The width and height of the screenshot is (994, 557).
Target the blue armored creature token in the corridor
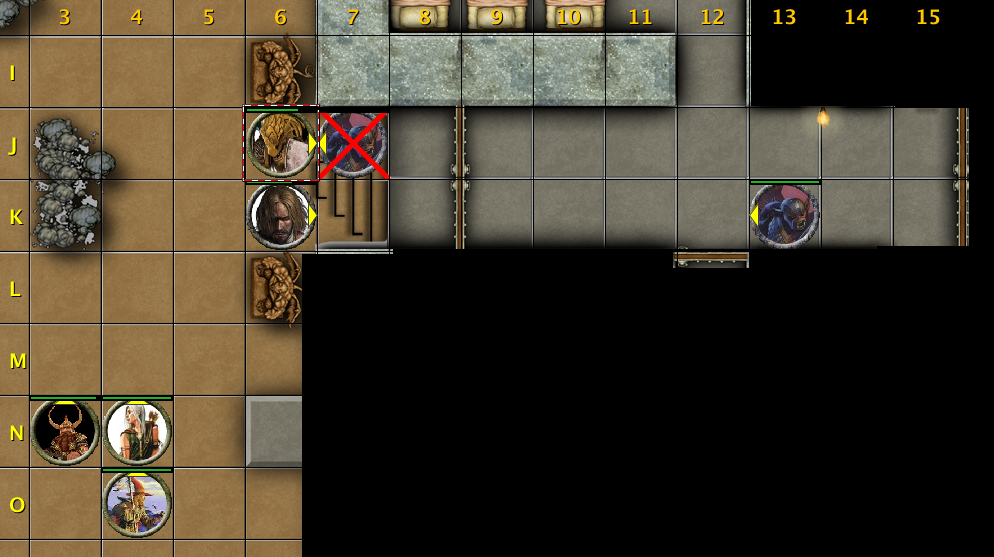785,216
